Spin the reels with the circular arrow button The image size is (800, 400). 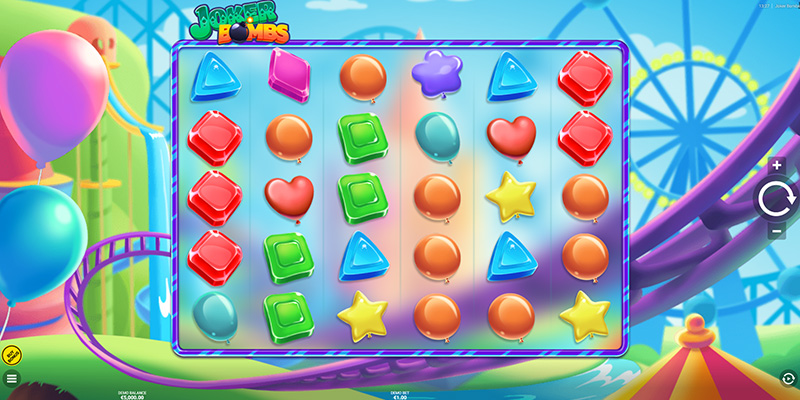[x=776, y=199]
